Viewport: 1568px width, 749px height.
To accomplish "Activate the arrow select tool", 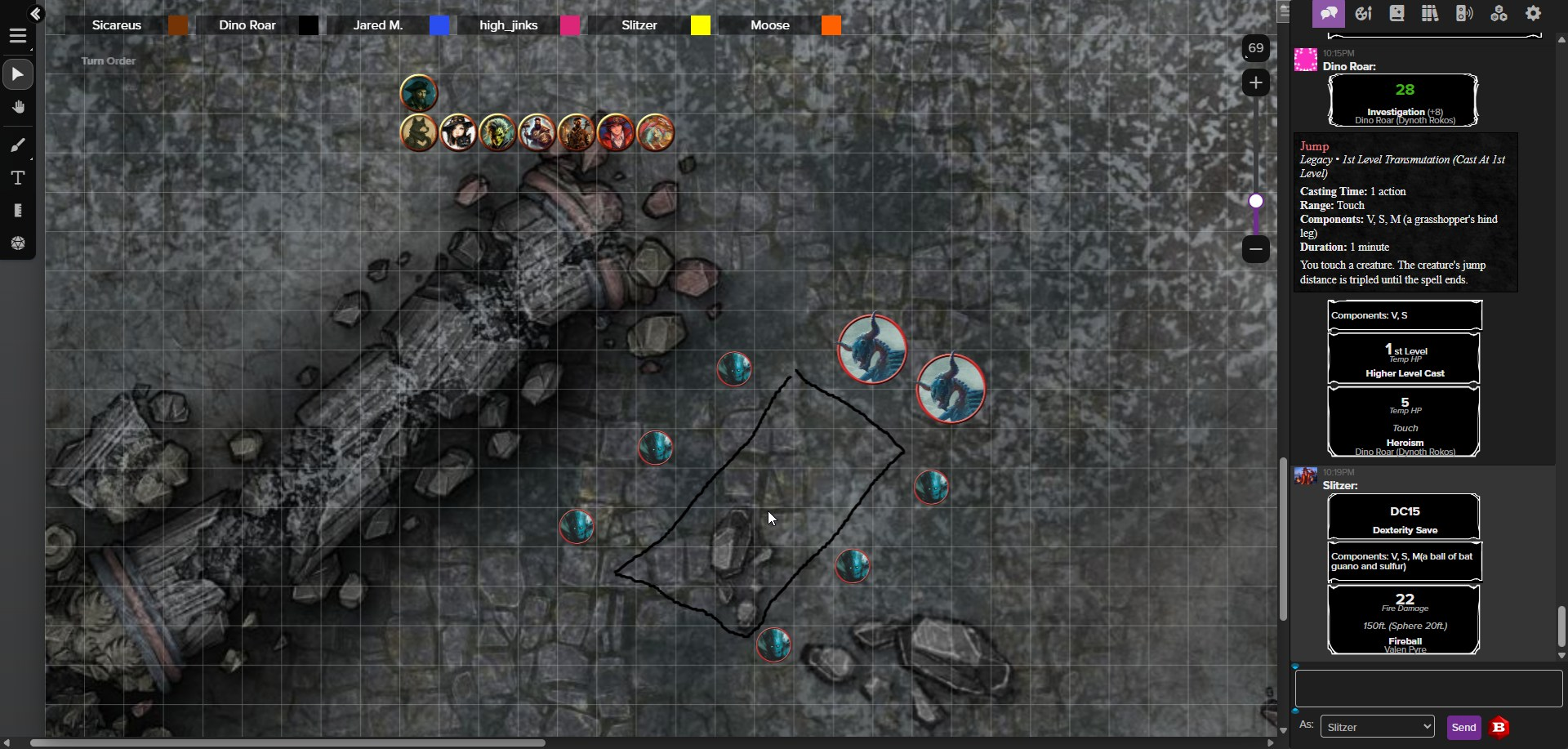I will (18, 75).
